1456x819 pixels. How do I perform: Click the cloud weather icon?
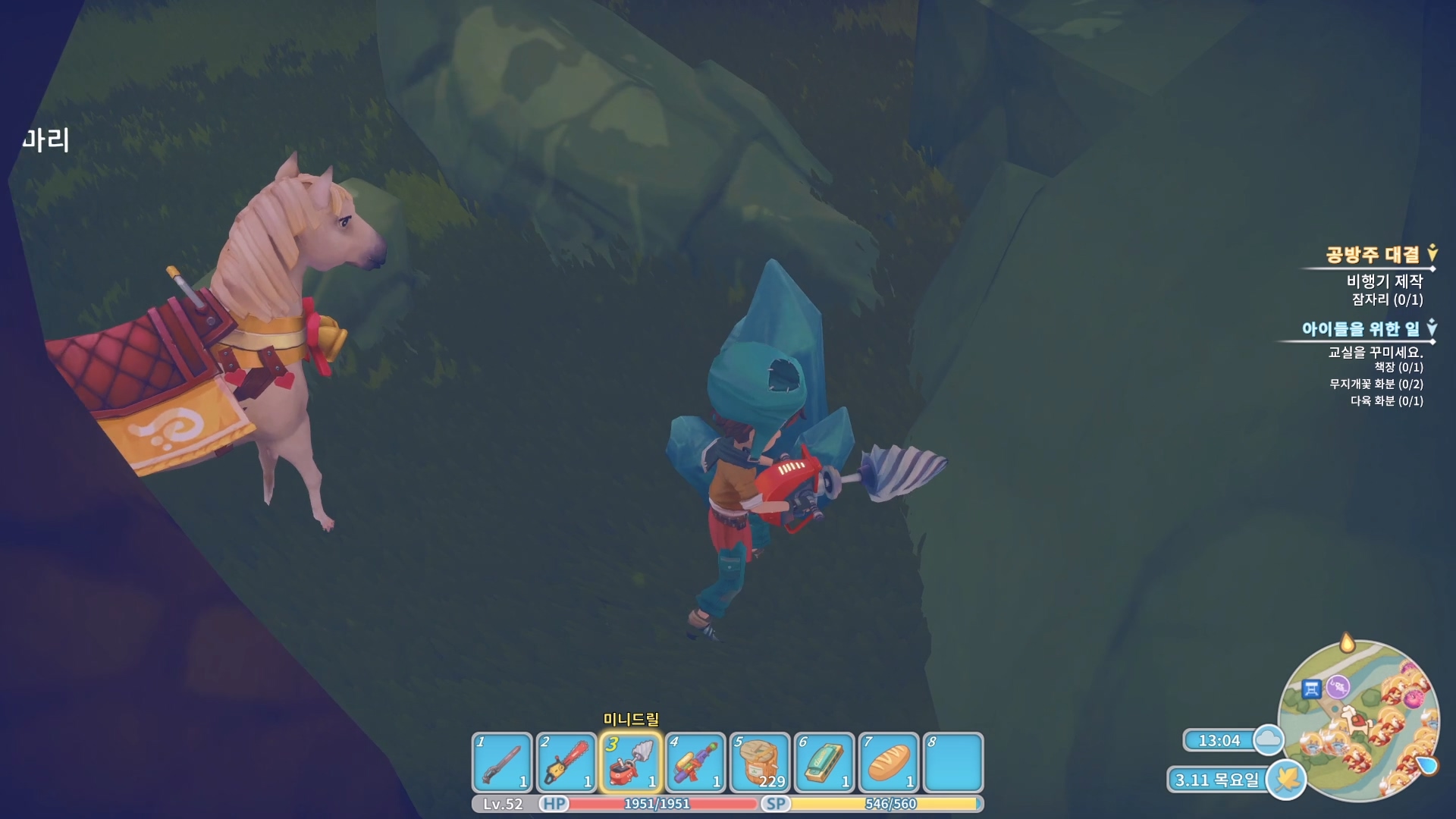[x=1268, y=739]
